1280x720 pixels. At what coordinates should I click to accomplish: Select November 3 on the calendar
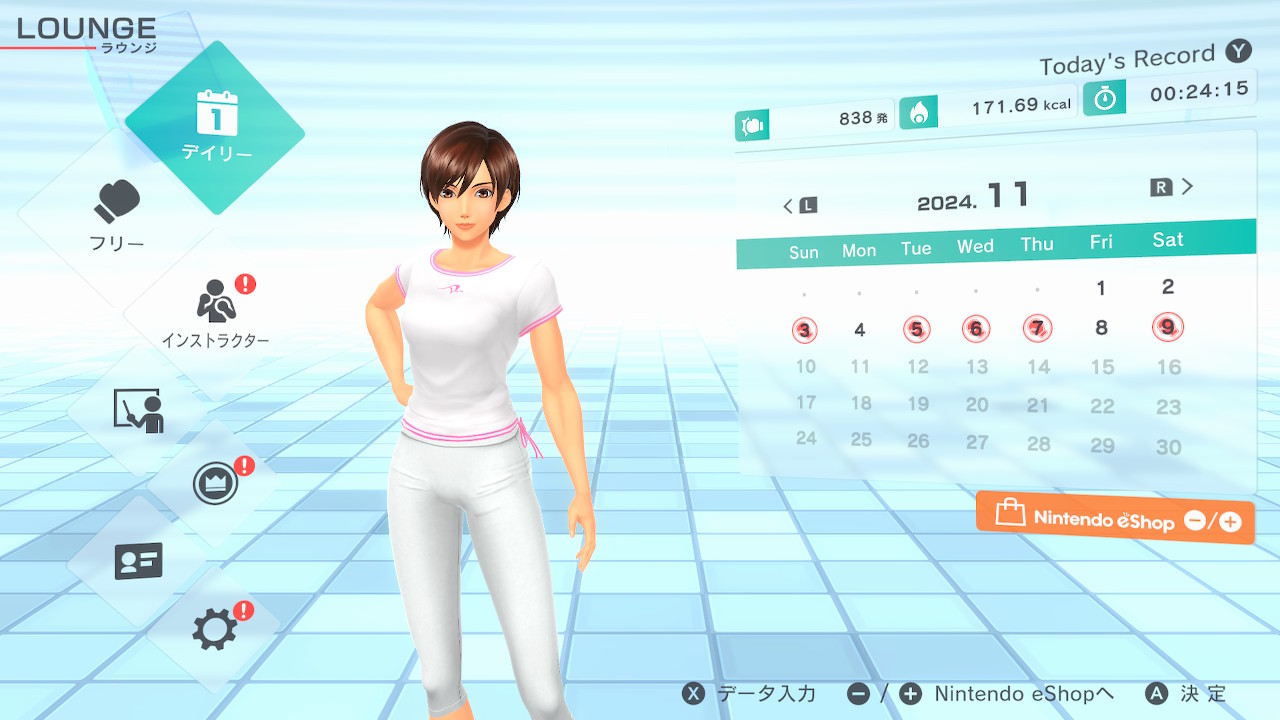tap(805, 330)
